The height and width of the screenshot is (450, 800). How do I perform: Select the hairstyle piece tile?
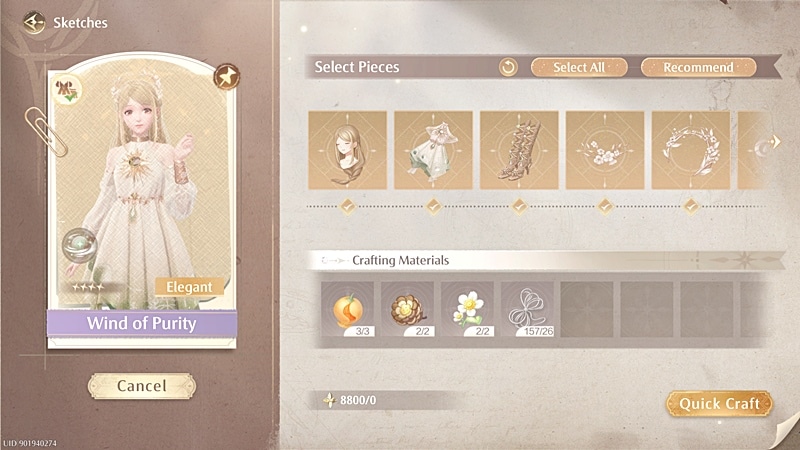coord(347,150)
